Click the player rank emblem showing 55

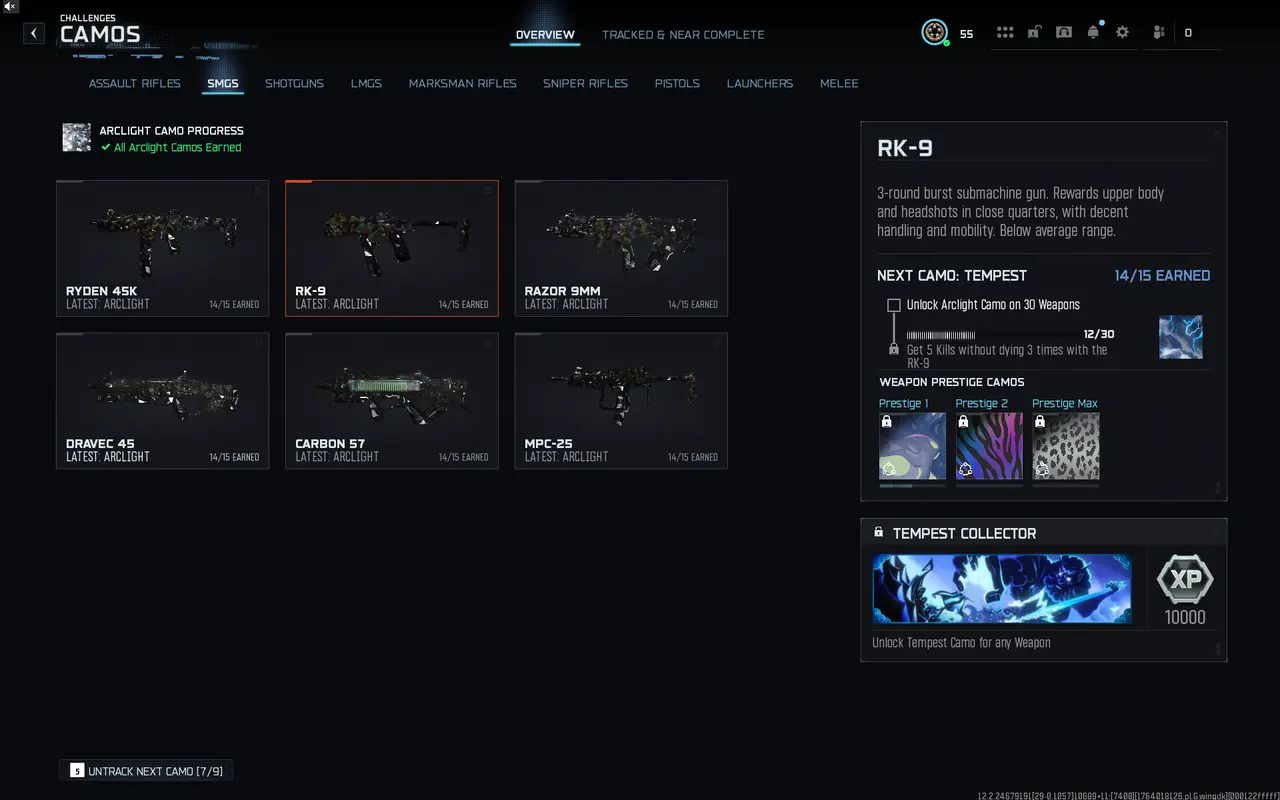tap(935, 31)
